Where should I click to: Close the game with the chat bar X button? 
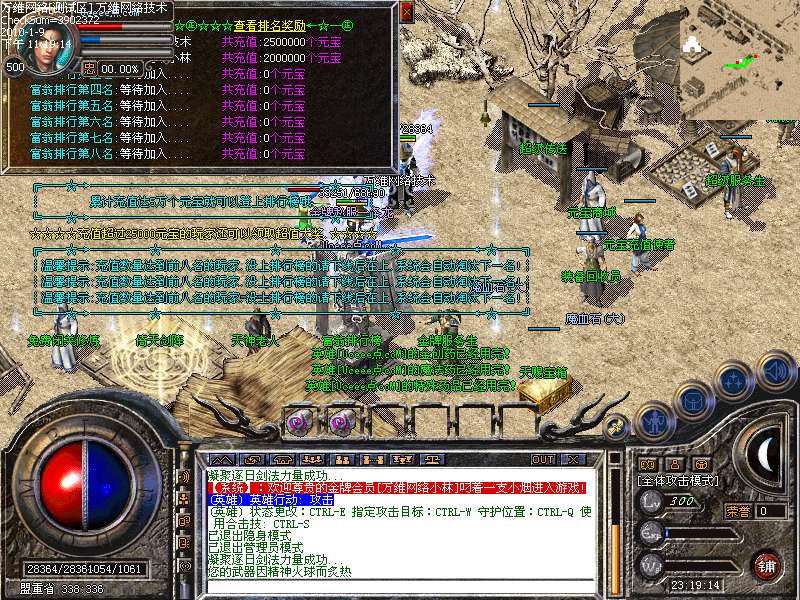click(573, 459)
